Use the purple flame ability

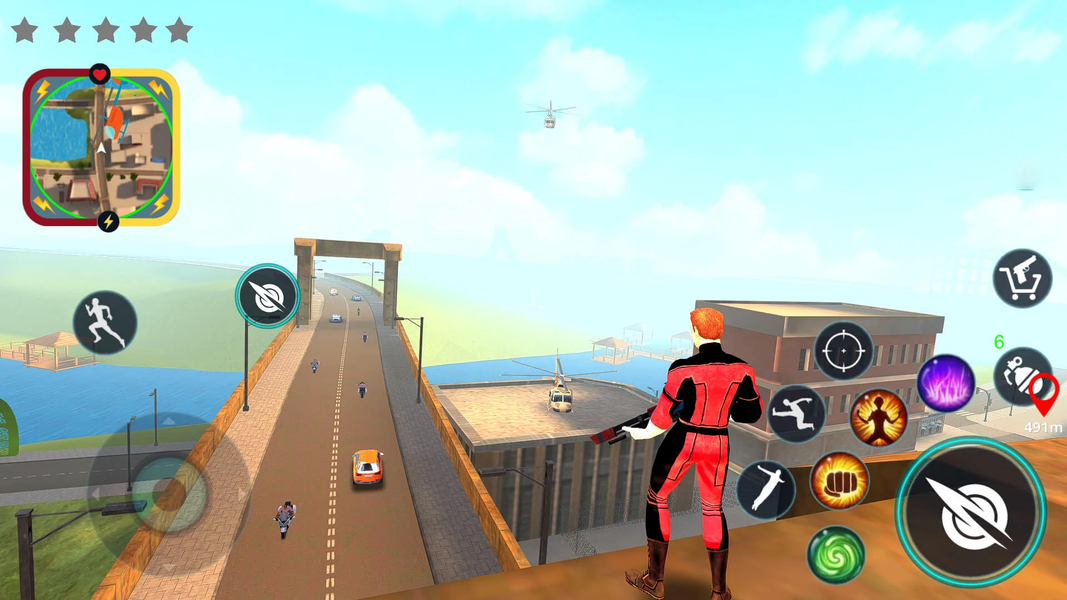coord(946,383)
